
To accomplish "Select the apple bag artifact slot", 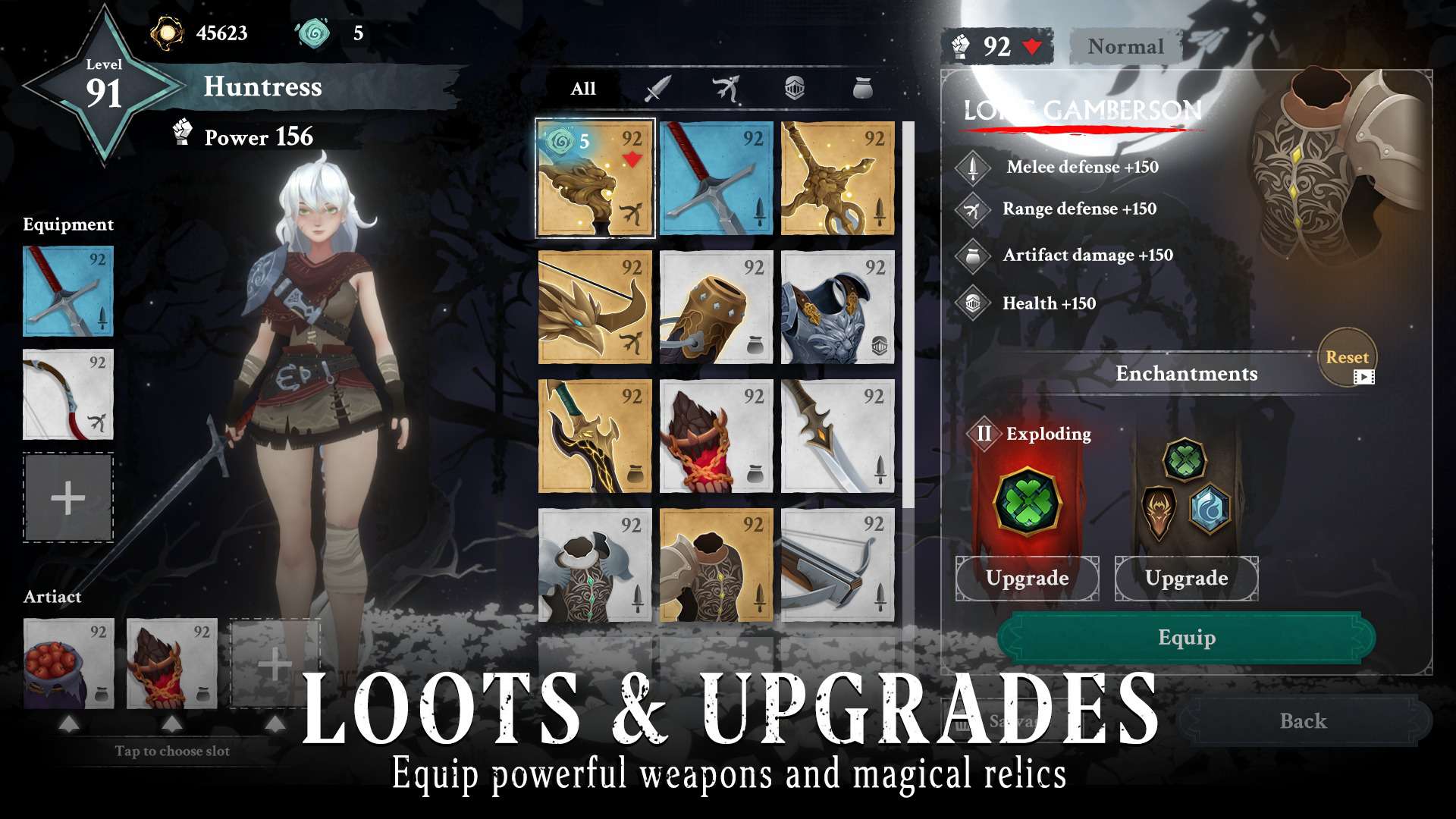I will [68, 664].
